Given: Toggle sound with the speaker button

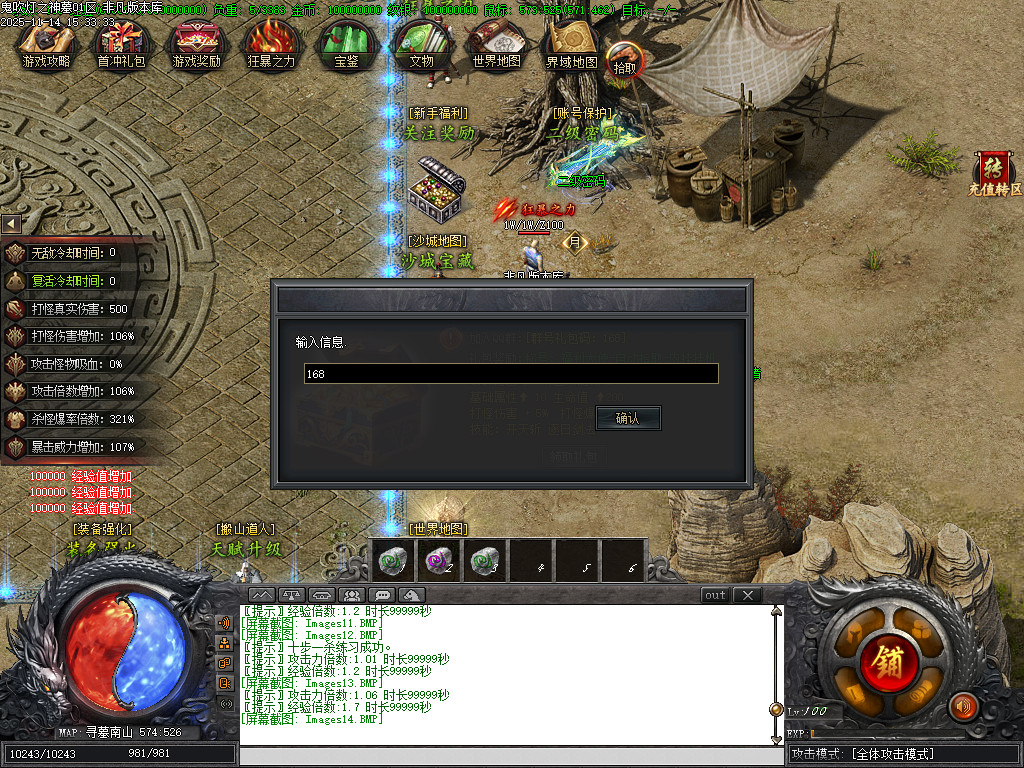Looking at the screenshot, I should (x=963, y=706).
